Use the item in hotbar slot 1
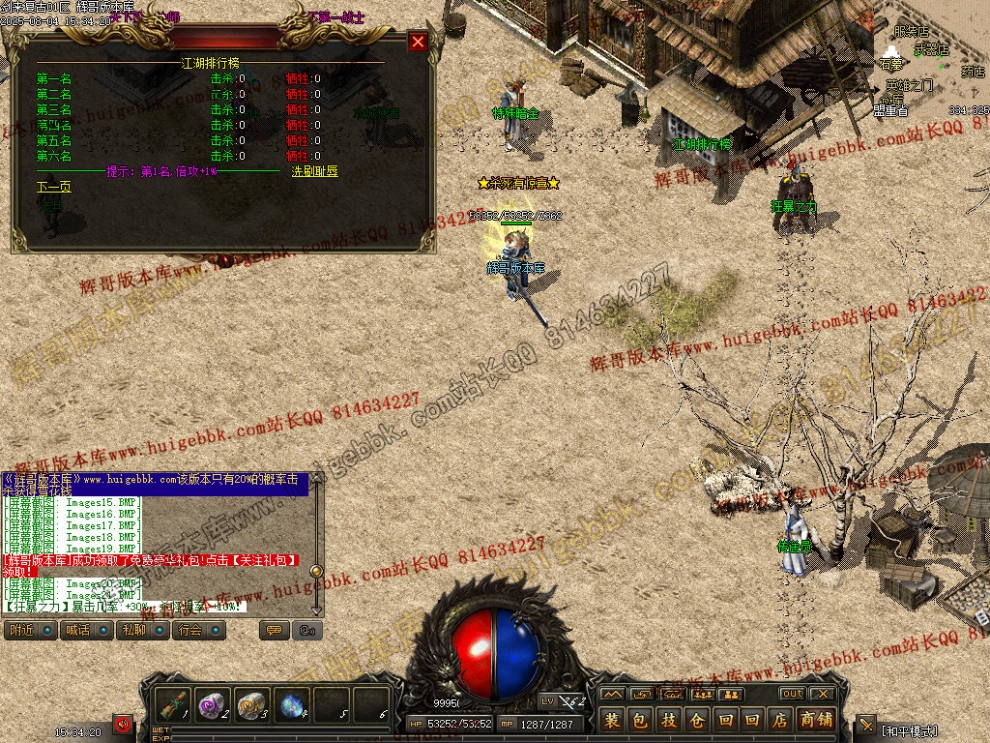This screenshot has height=743, width=990. point(175,704)
